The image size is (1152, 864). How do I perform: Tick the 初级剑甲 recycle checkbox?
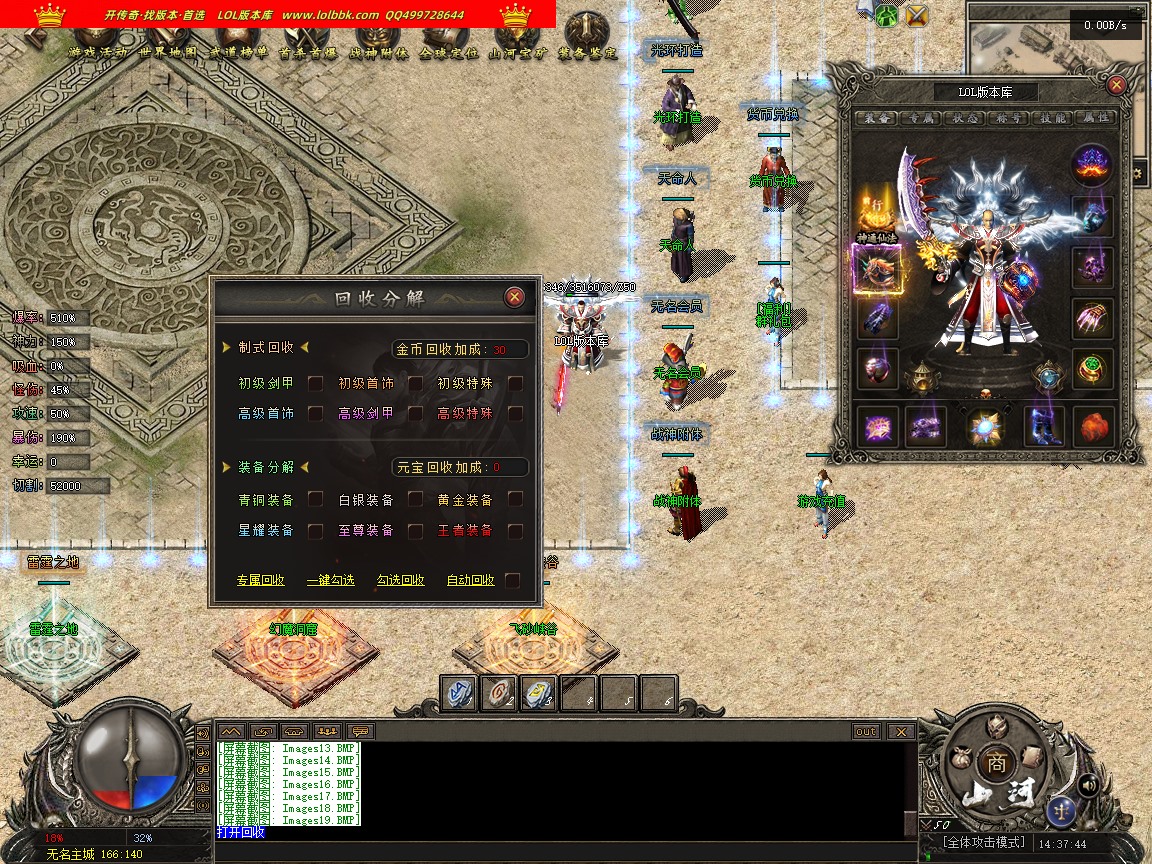click(315, 383)
